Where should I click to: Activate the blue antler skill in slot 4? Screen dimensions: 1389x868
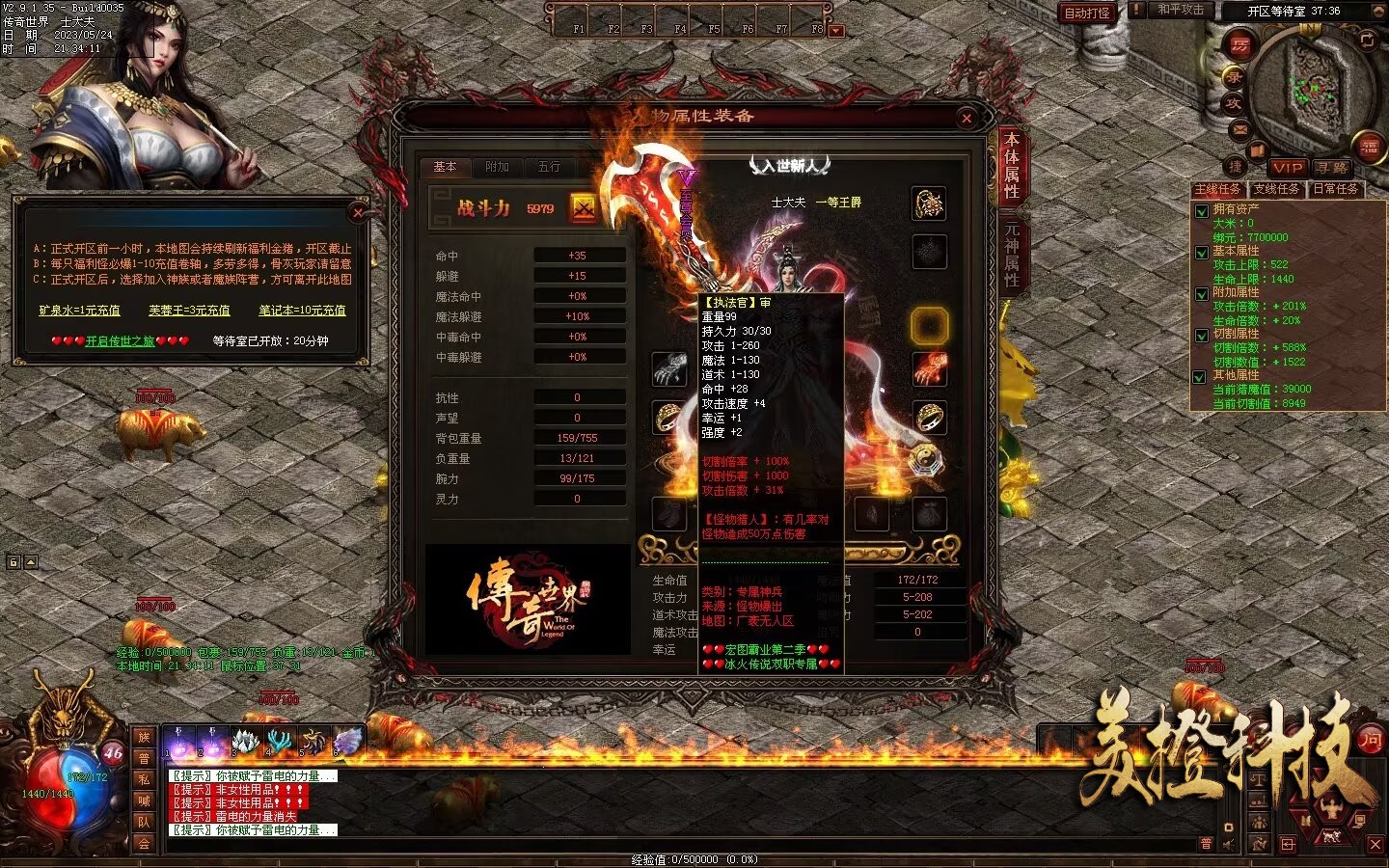click(x=280, y=741)
